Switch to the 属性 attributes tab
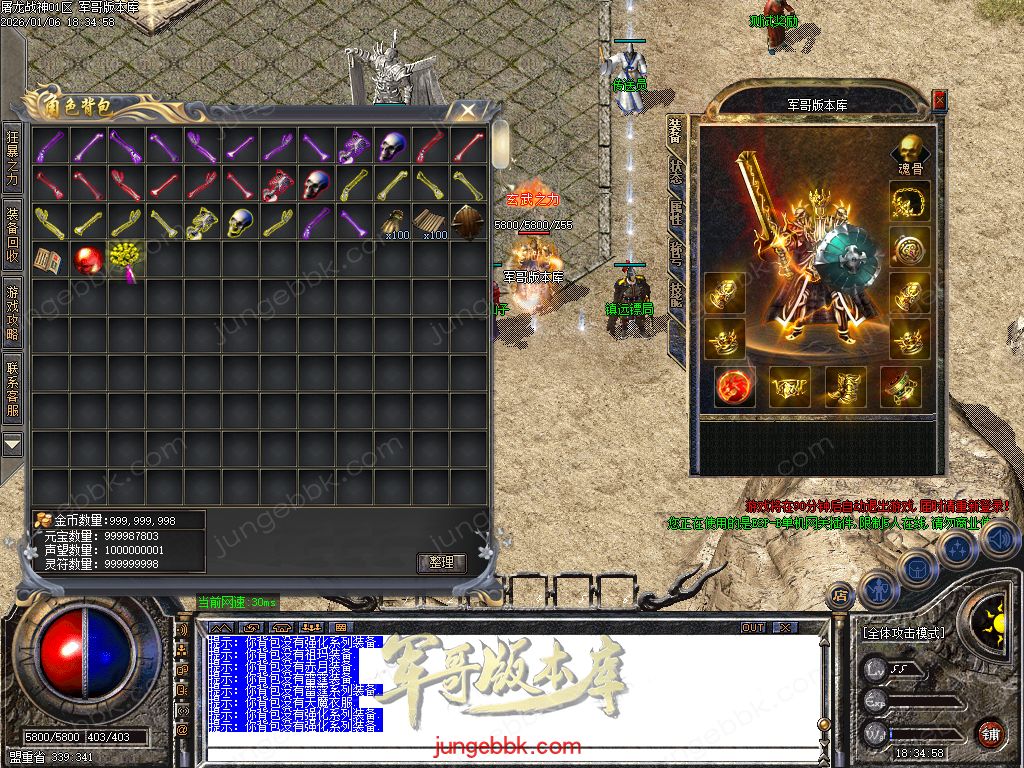This screenshot has width=1024, height=768. [677, 211]
